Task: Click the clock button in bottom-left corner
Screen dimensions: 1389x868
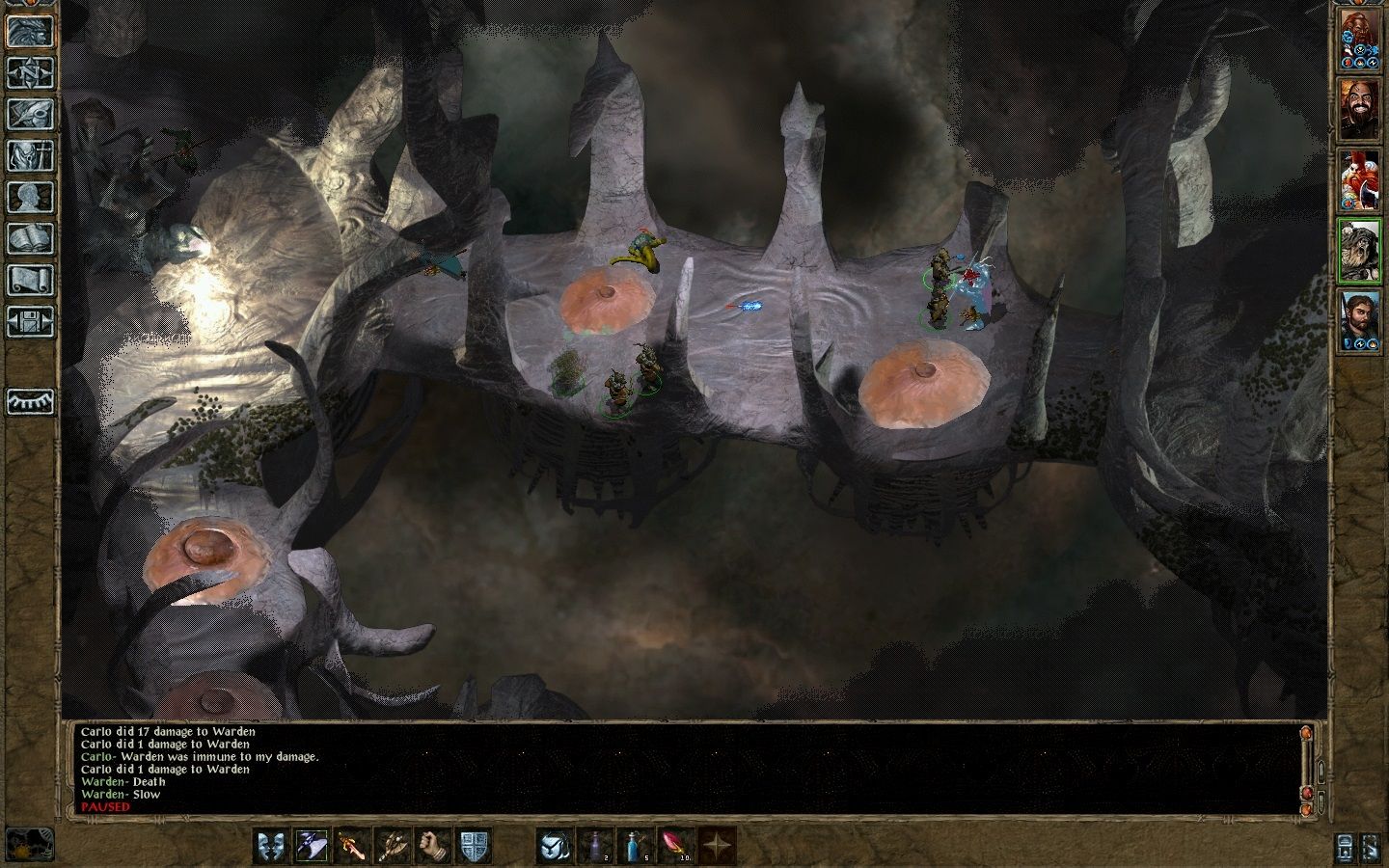Action: coord(29,844)
